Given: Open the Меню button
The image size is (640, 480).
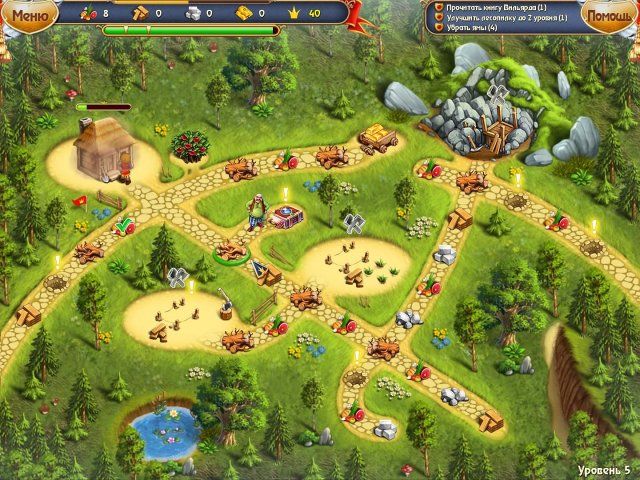Looking at the screenshot, I should pos(29,15).
